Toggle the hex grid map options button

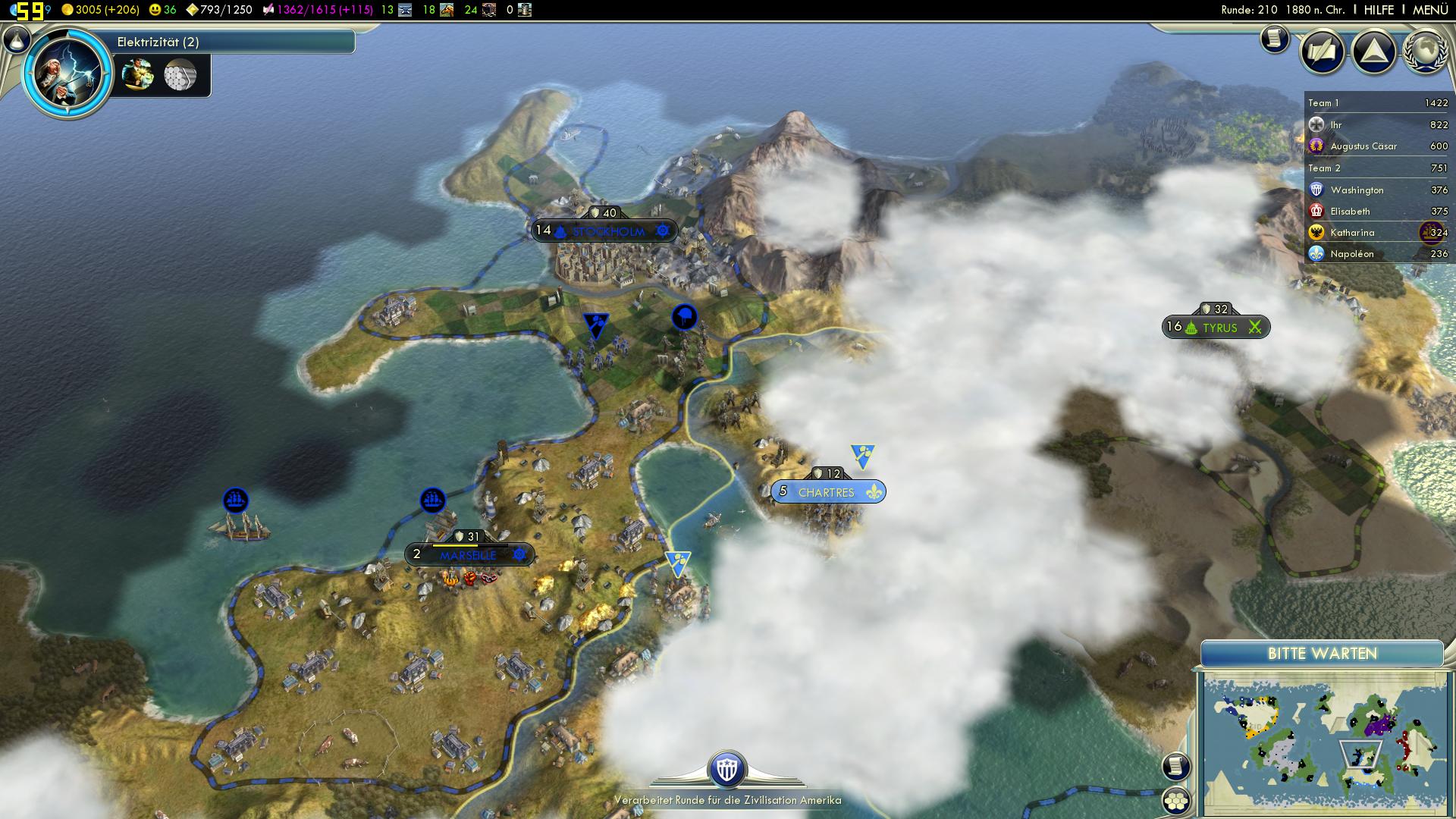pos(1175,801)
